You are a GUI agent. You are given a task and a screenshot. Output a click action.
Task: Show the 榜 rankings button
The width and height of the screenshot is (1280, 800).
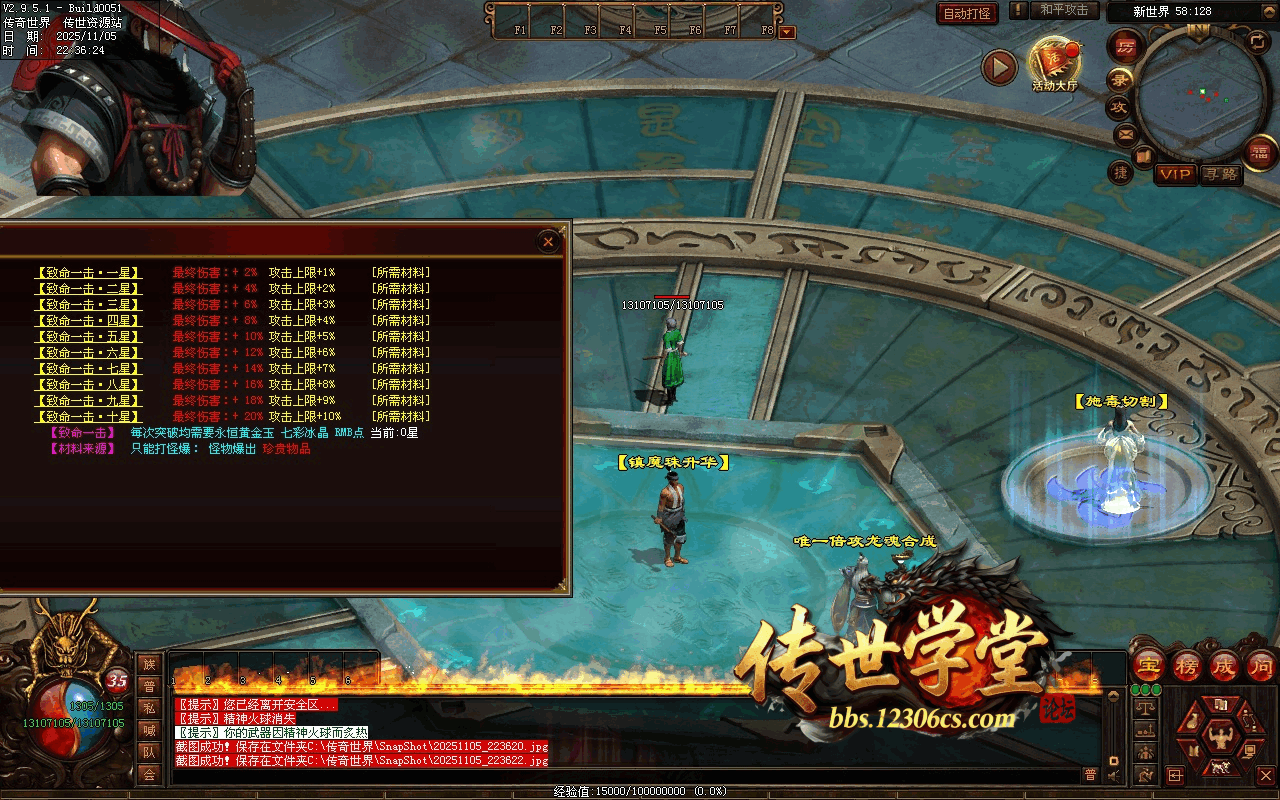pyautogui.click(x=1187, y=665)
